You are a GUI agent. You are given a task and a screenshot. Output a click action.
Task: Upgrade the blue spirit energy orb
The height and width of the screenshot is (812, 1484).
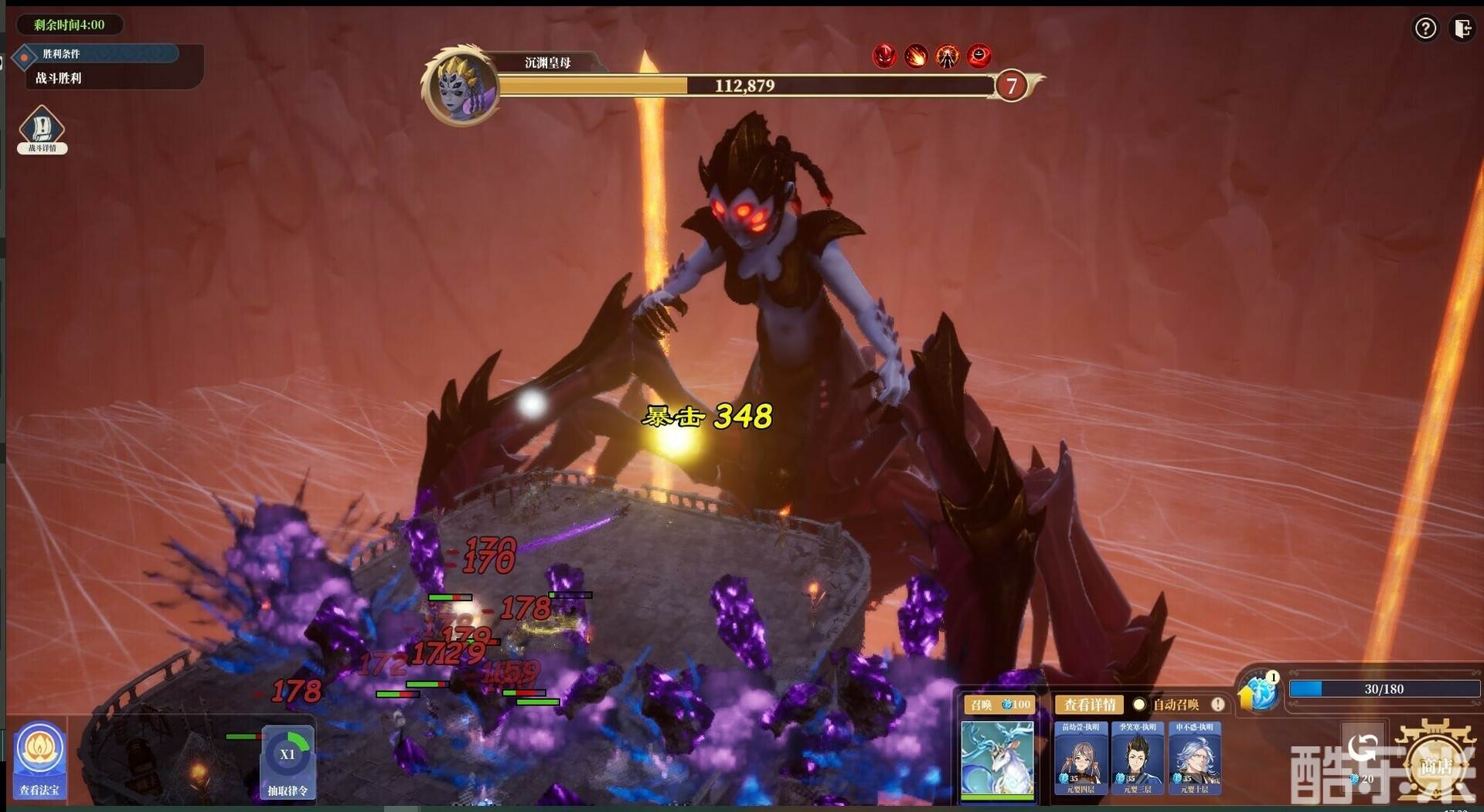1258,691
